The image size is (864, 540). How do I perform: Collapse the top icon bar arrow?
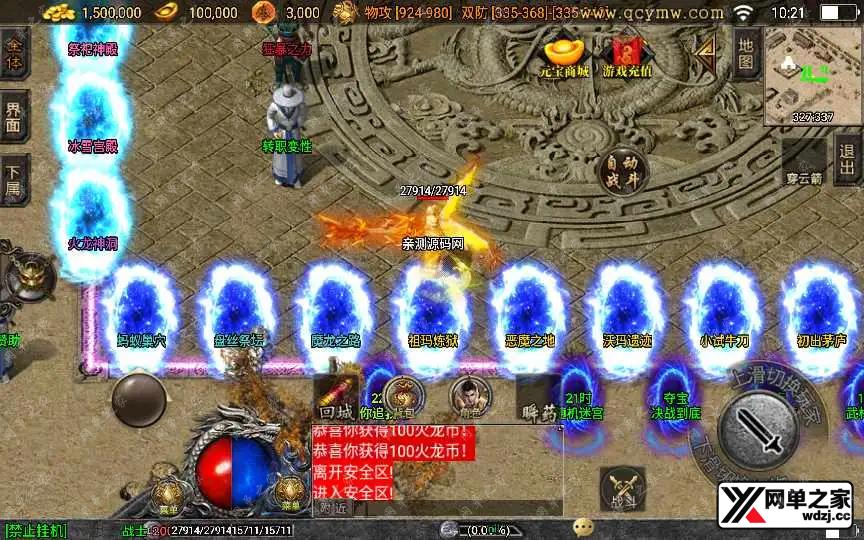pyautogui.click(x=707, y=50)
